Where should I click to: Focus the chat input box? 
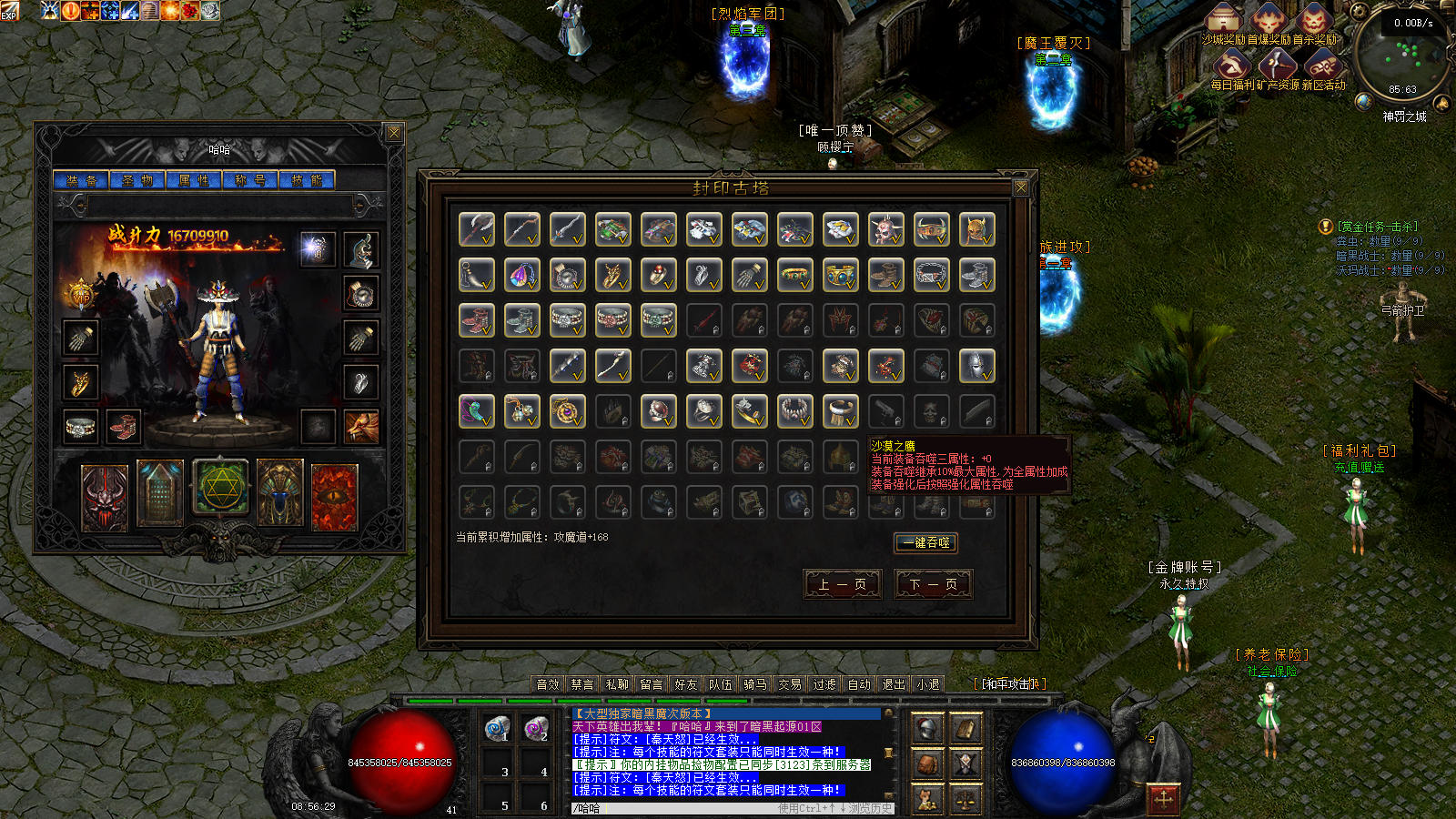click(692, 808)
